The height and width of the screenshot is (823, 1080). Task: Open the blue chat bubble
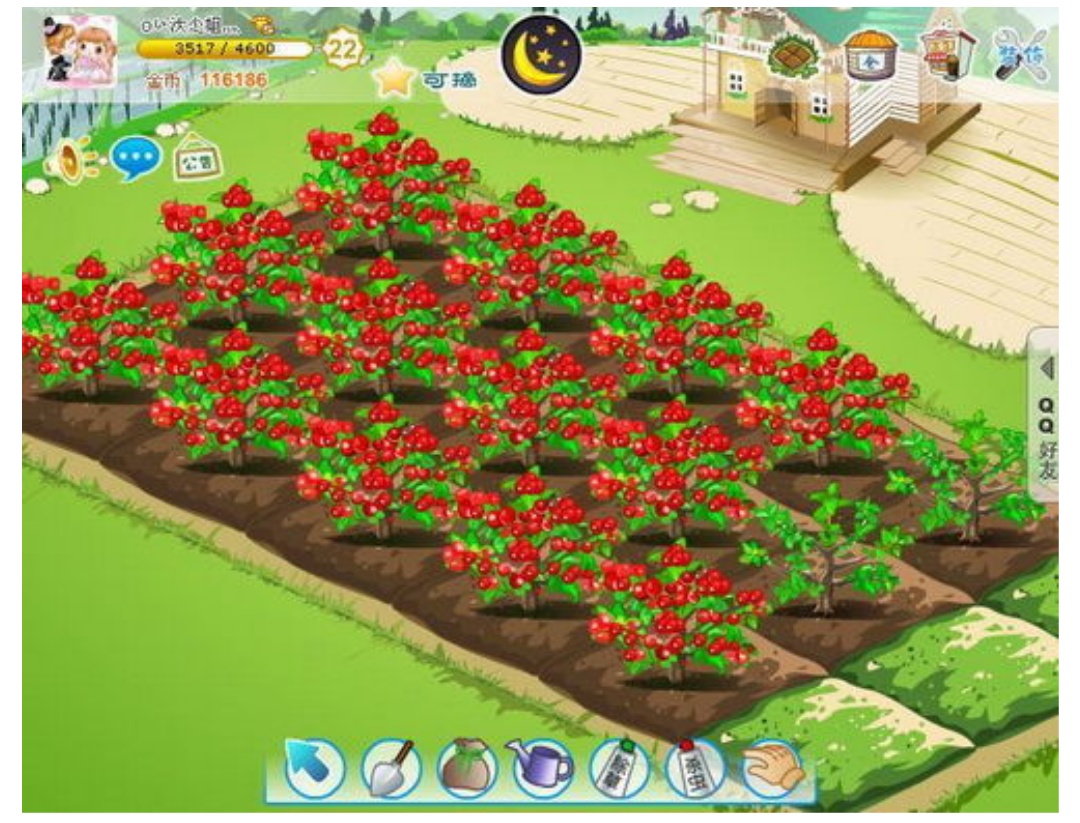click(x=134, y=159)
